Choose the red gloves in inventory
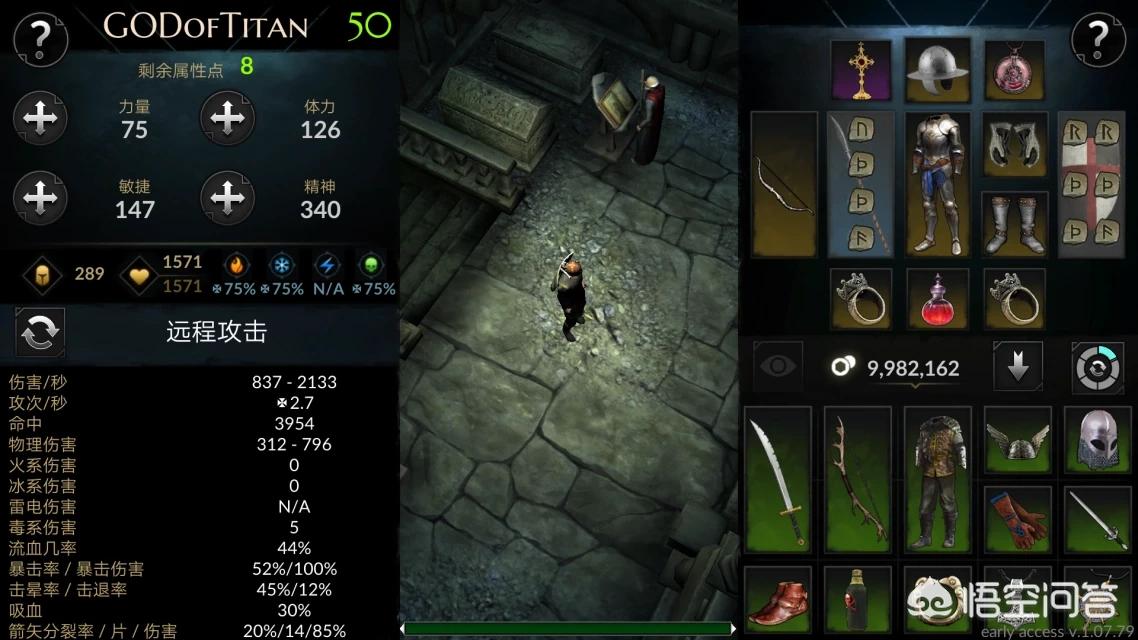This screenshot has height=640, width=1138. tap(1016, 519)
